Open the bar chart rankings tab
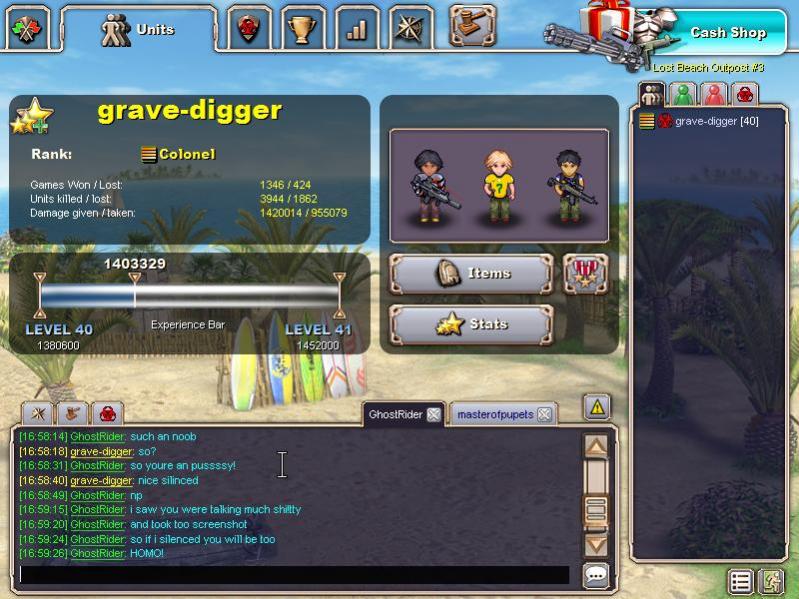This screenshot has height=599, width=799. pos(356,29)
